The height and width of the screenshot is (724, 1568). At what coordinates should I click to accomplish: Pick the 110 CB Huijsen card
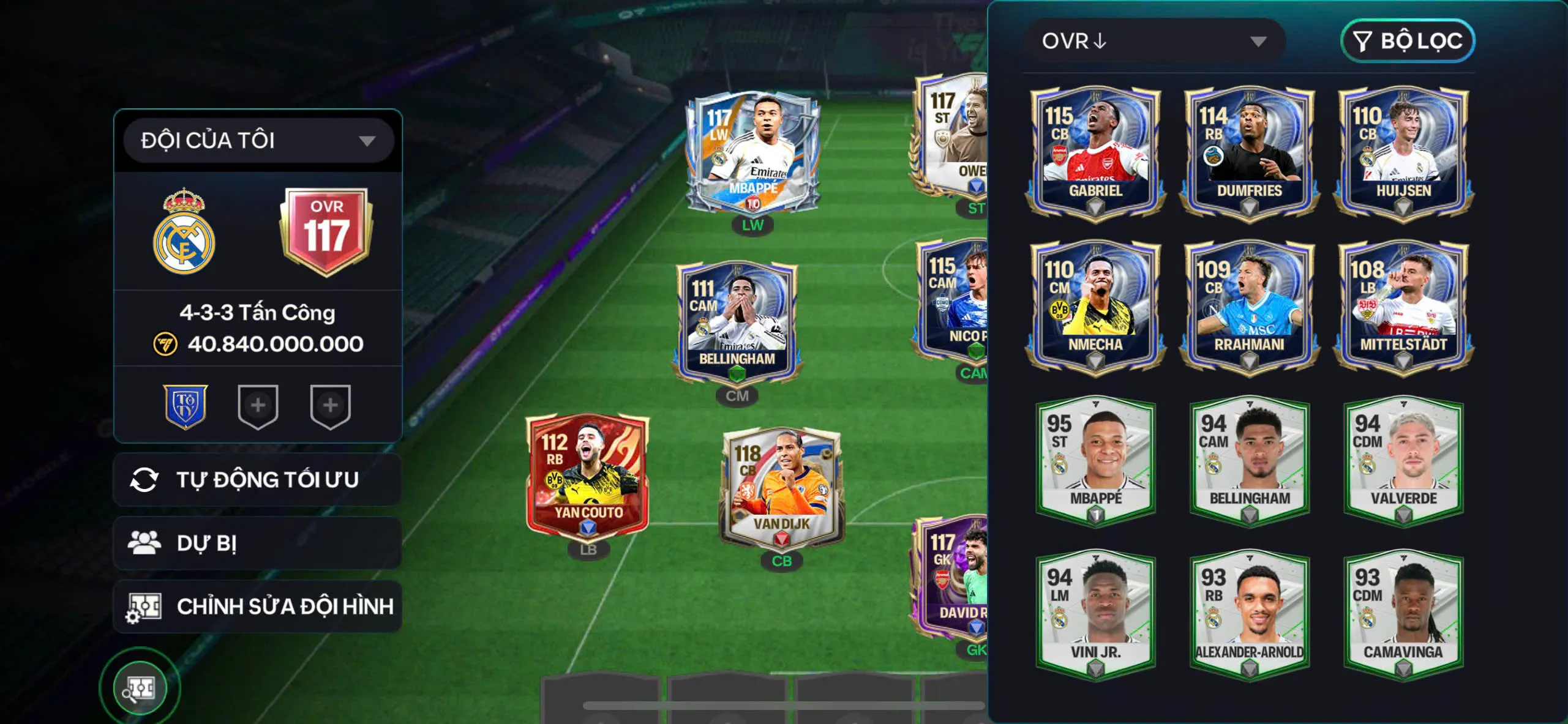coord(1403,150)
